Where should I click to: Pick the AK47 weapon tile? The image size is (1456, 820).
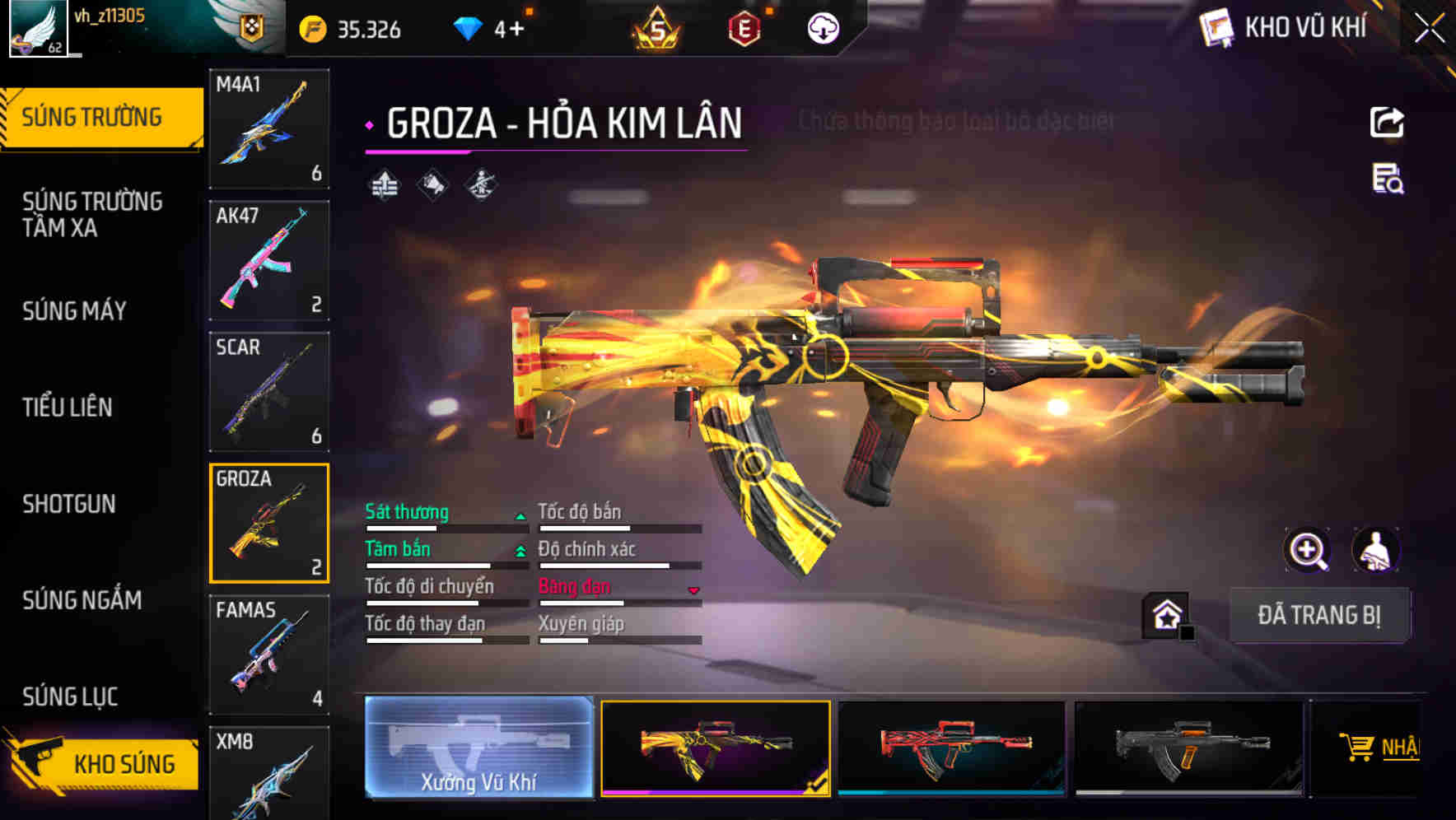point(269,260)
